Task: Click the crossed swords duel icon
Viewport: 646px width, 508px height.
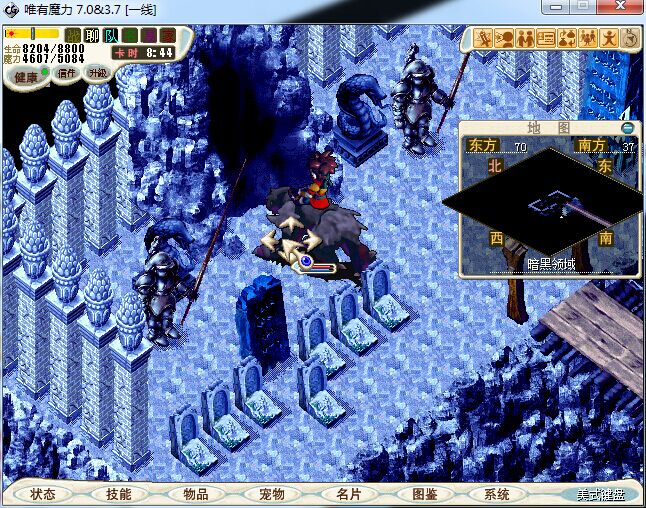Action: pyautogui.click(x=483, y=39)
